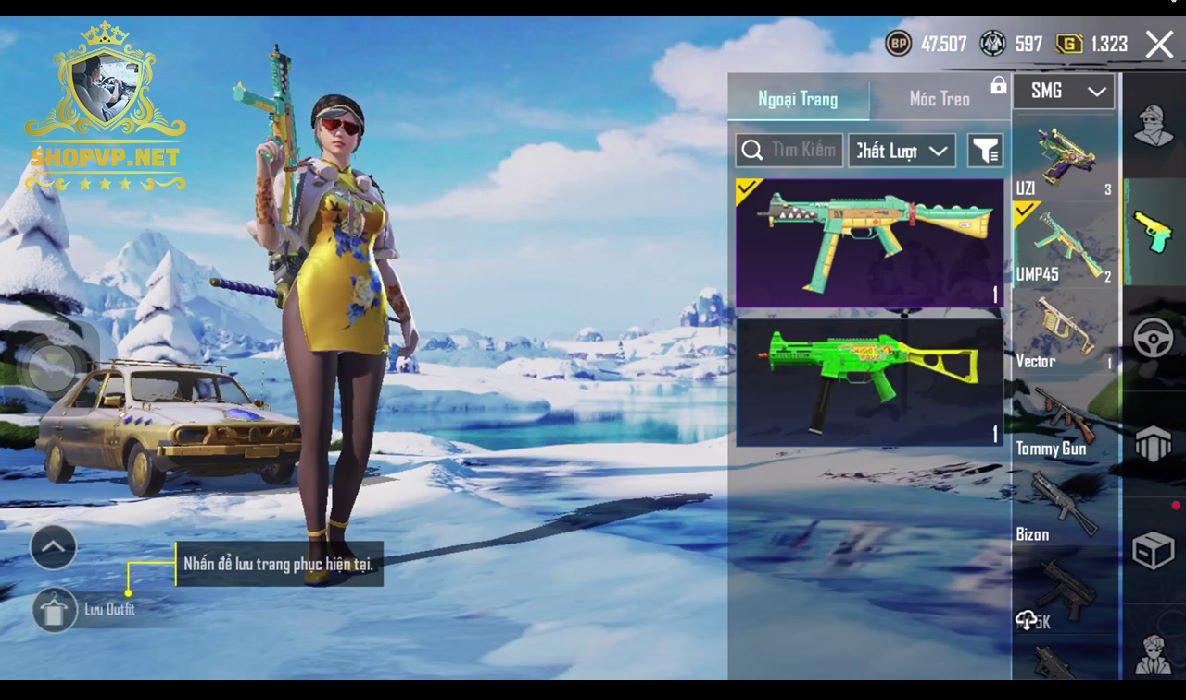The height and width of the screenshot is (700, 1186).
Task: Save the current look with Lưu Outfit
Action: pyautogui.click(x=55, y=609)
